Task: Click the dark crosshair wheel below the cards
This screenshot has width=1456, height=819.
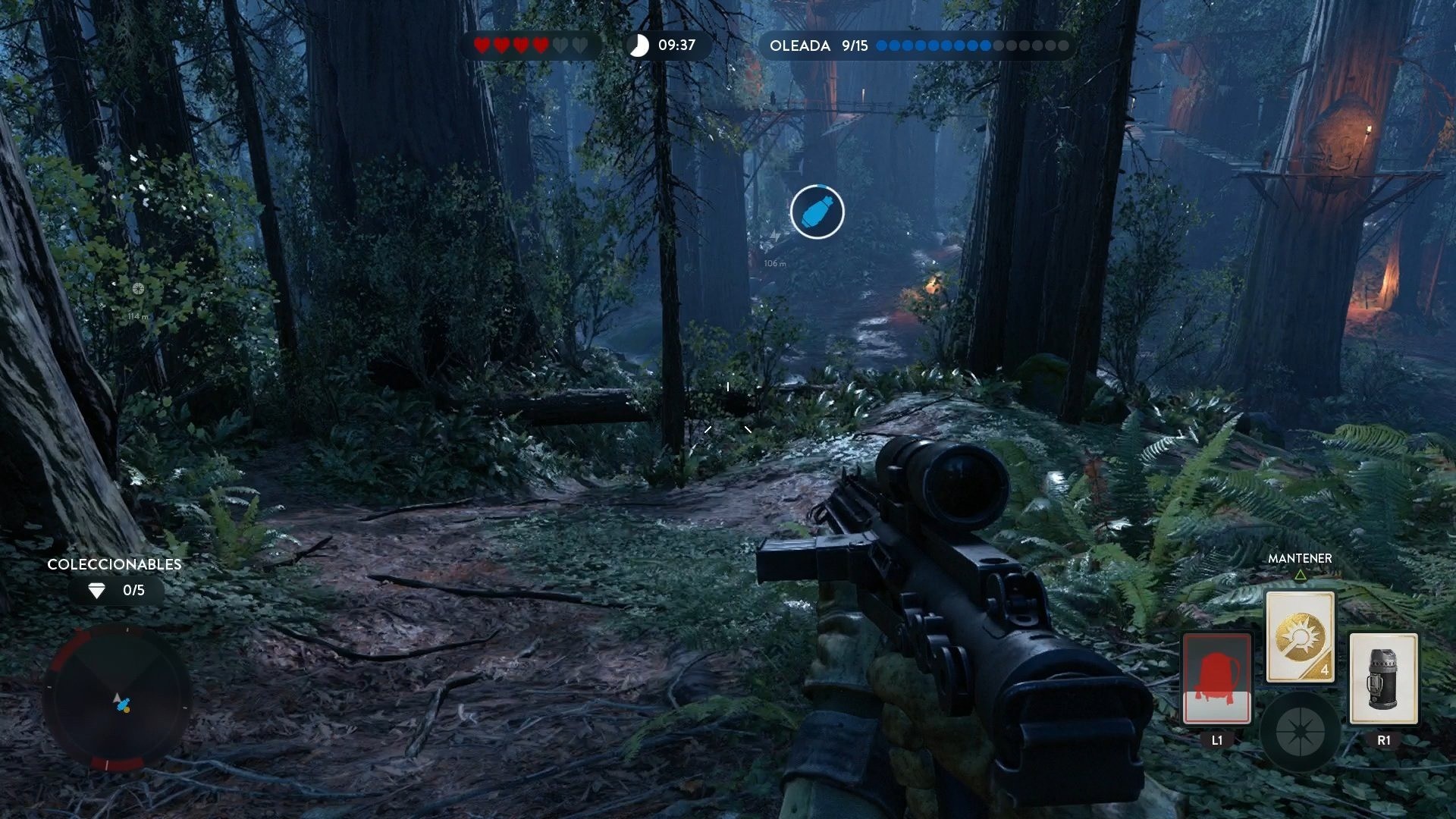Action: pos(1301,733)
